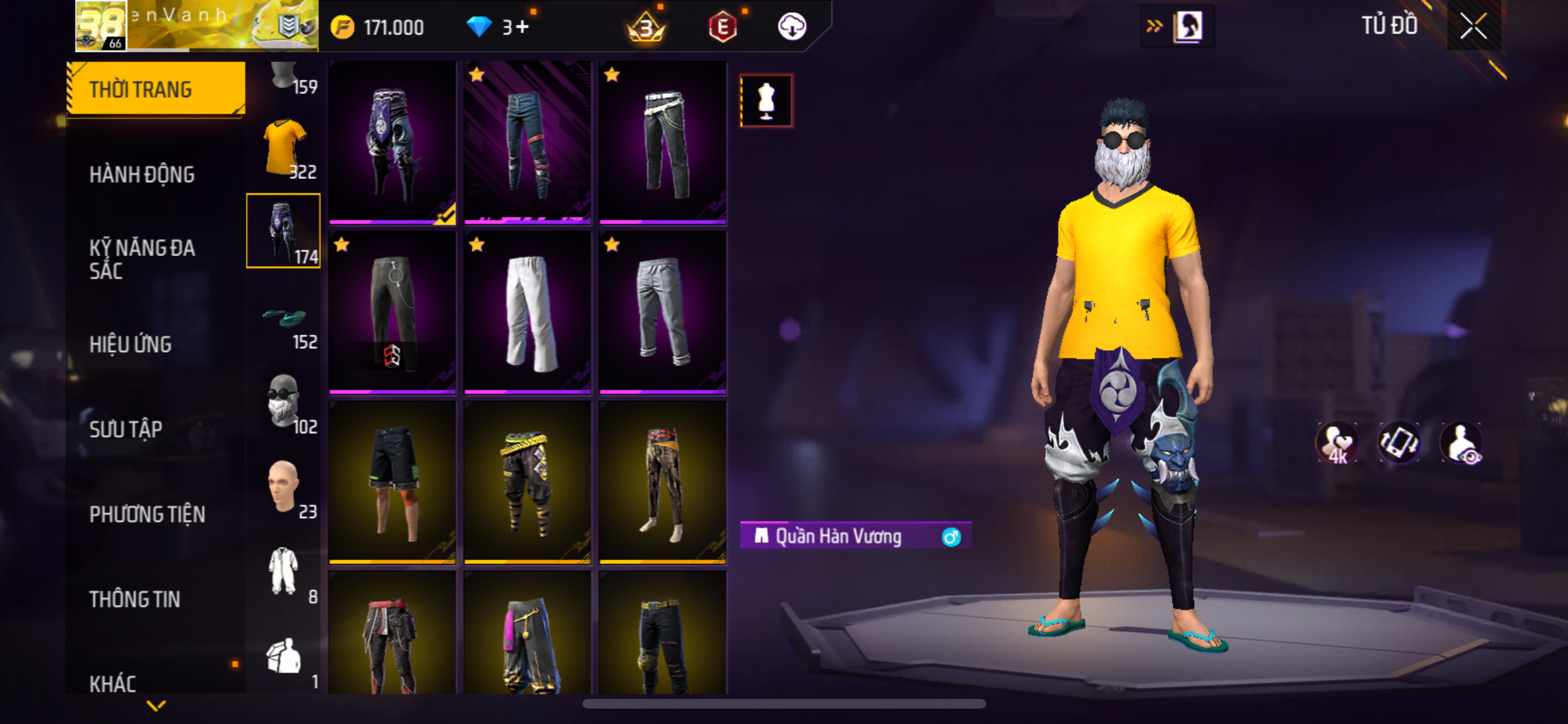Choose the black jeans with silver chain belt
The image size is (1568, 724).
662,142
